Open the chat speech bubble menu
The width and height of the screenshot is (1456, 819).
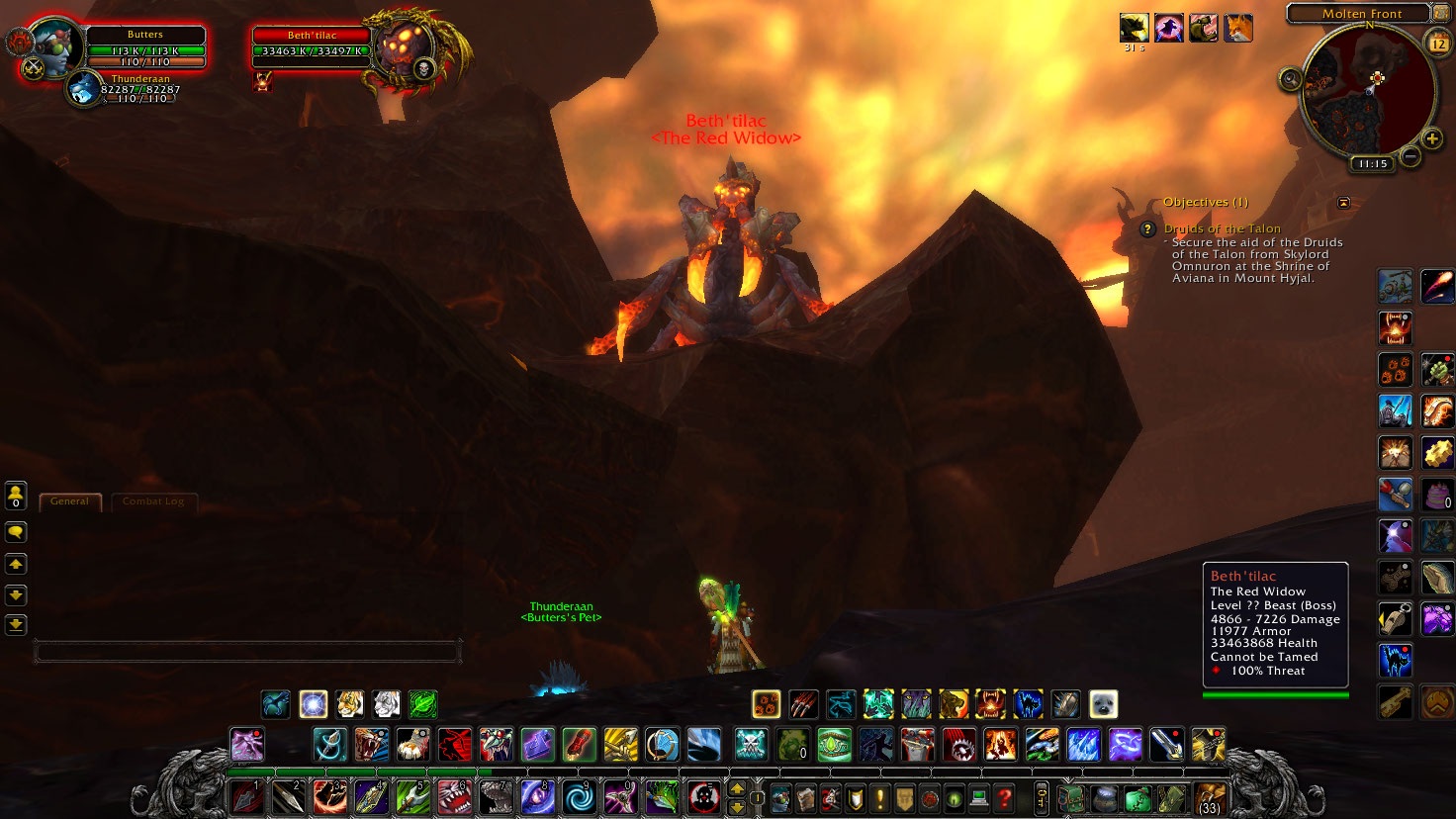pyautogui.click(x=16, y=532)
